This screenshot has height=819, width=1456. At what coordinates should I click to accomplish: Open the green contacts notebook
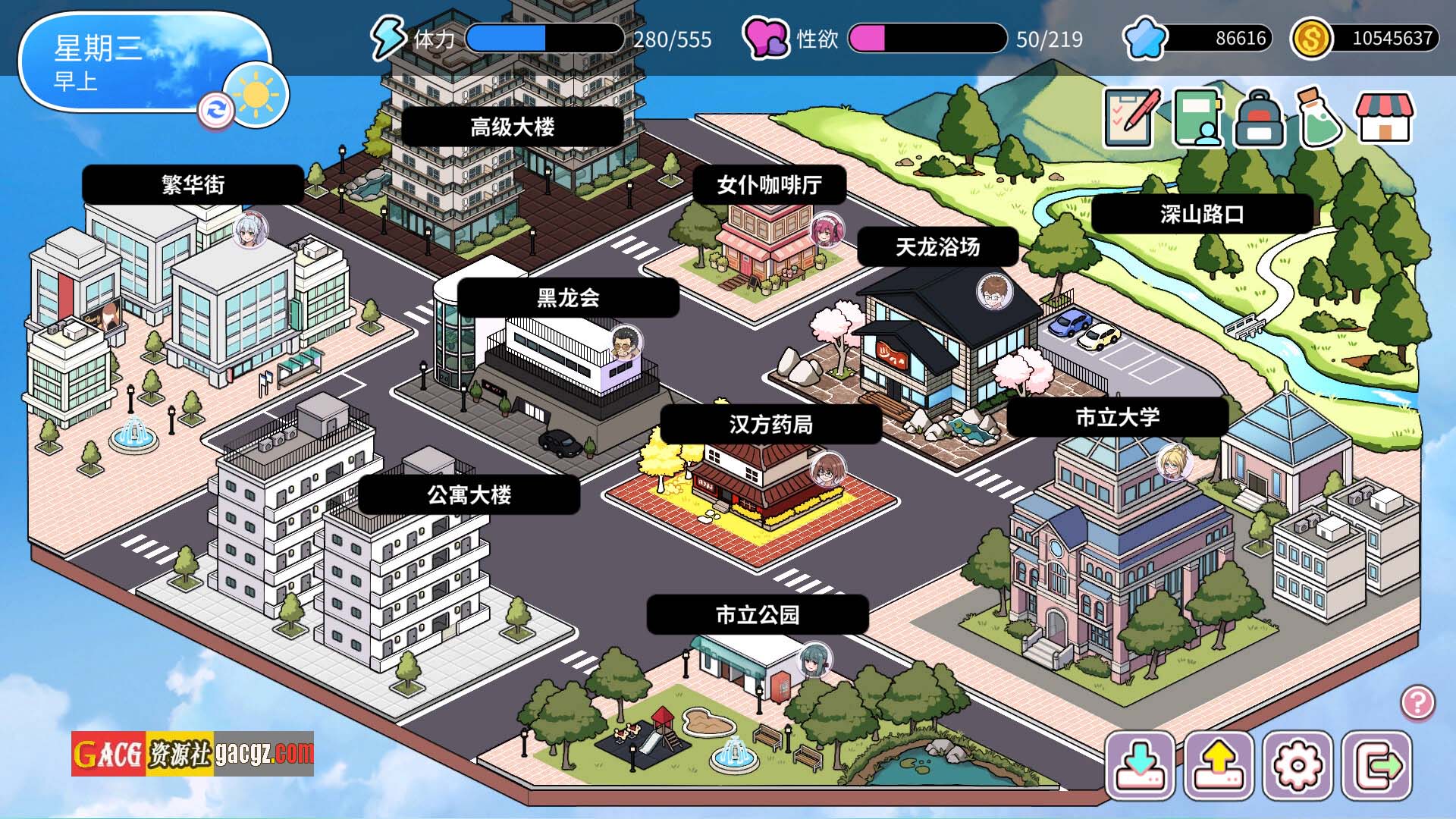click(1198, 118)
